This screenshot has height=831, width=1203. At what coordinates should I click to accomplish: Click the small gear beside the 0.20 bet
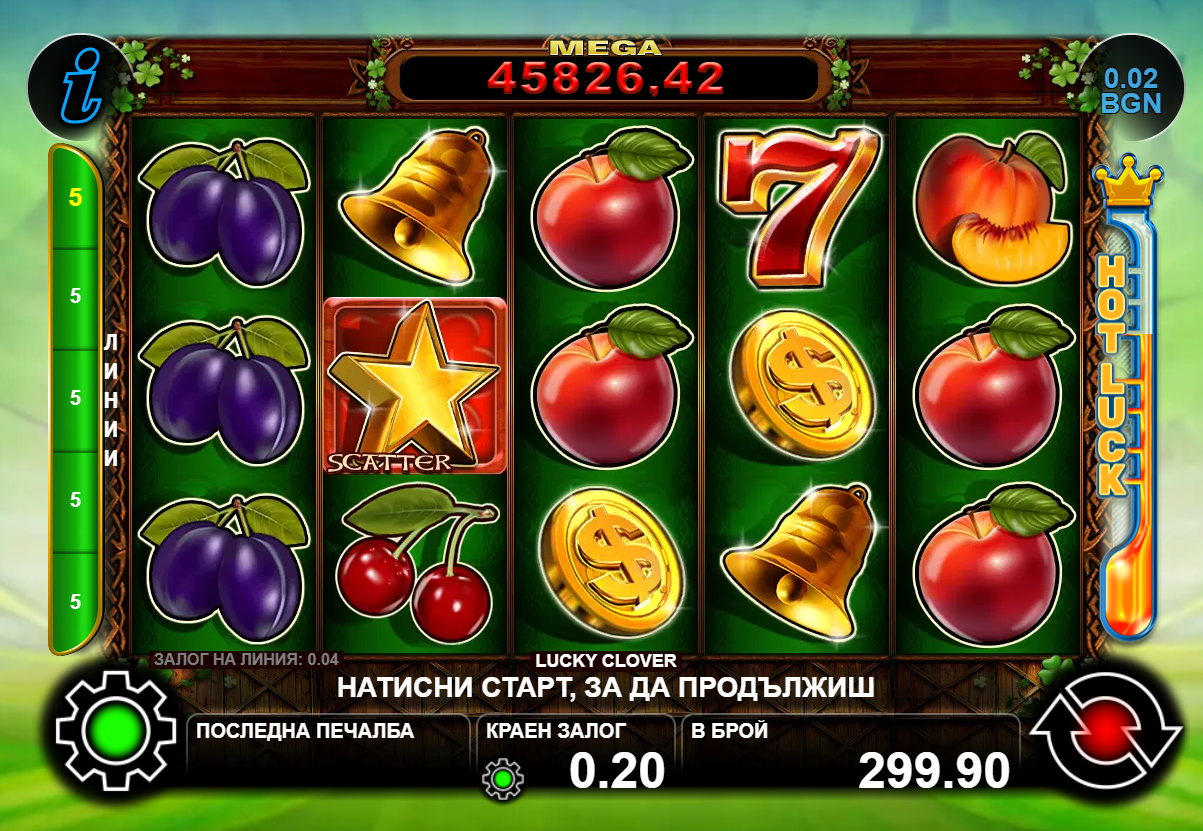502,777
